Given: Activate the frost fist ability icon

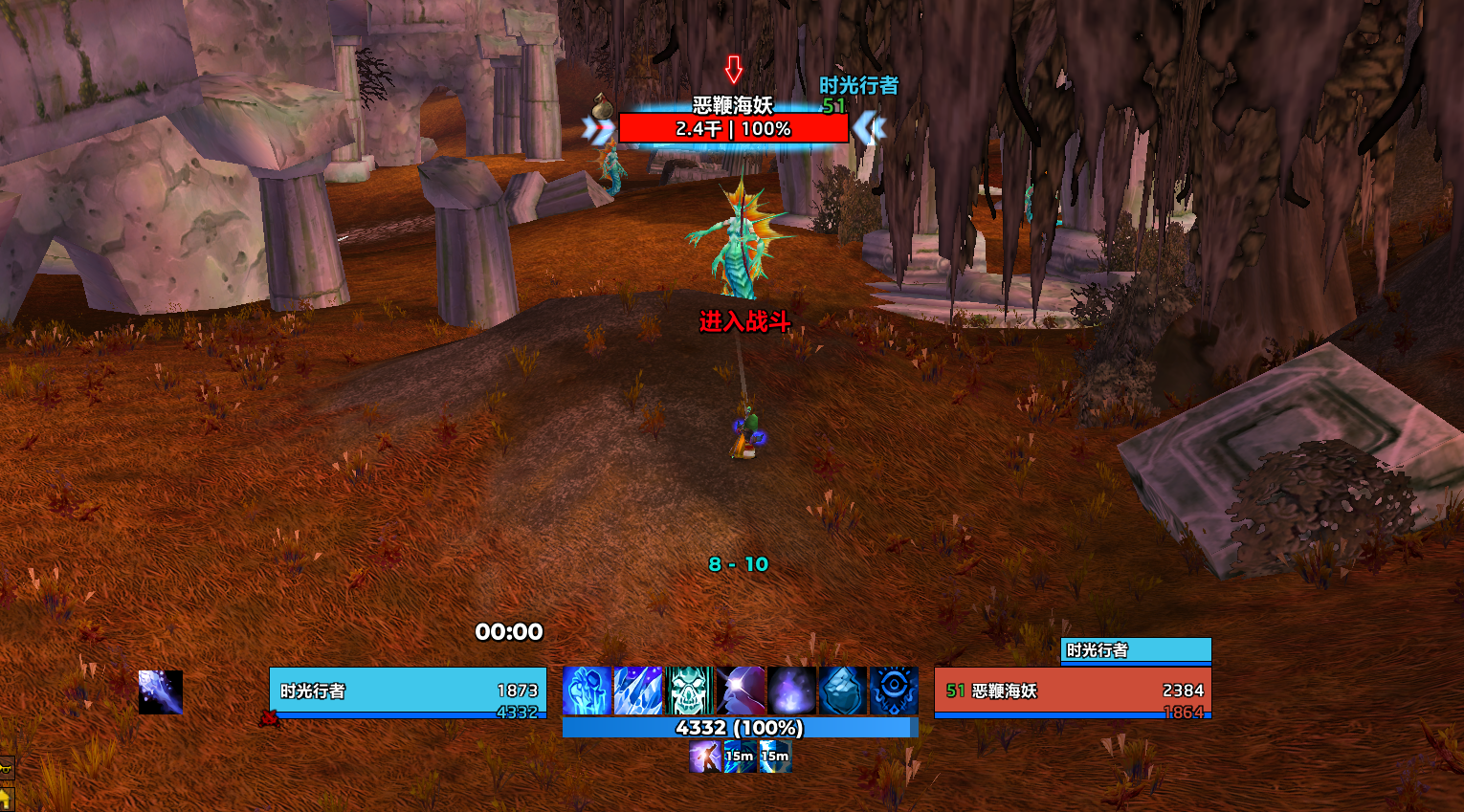Looking at the screenshot, I should 587,691.
